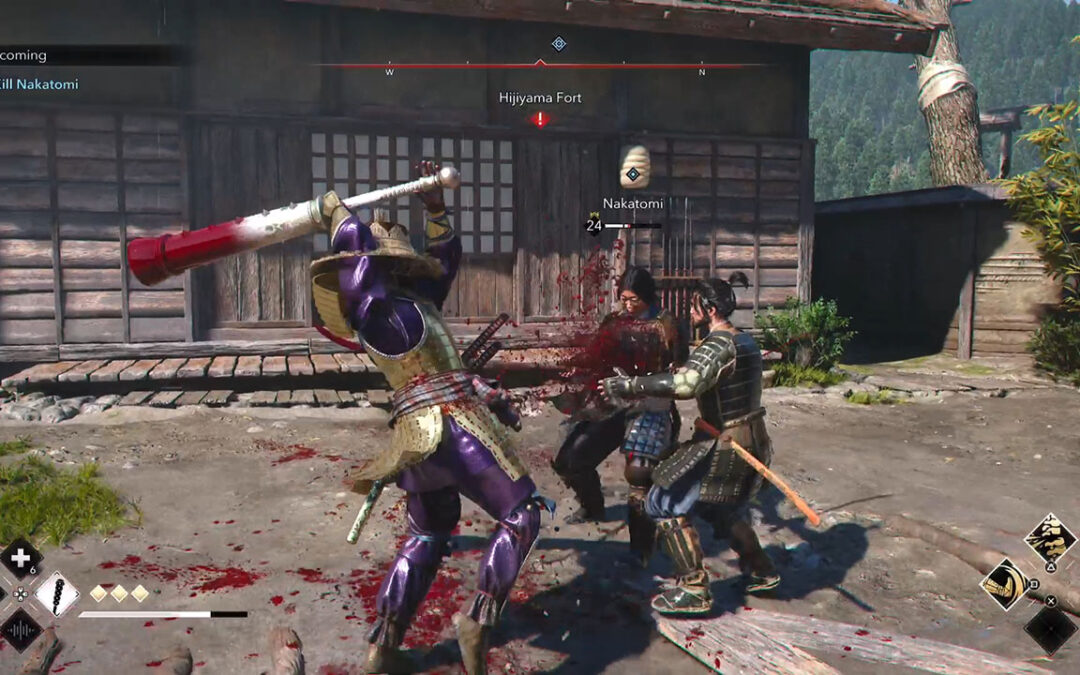Image resolution: width=1080 pixels, height=675 pixels.
Task: Select the healing ration slot with cross icon
Action: click(x=19, y=558)
